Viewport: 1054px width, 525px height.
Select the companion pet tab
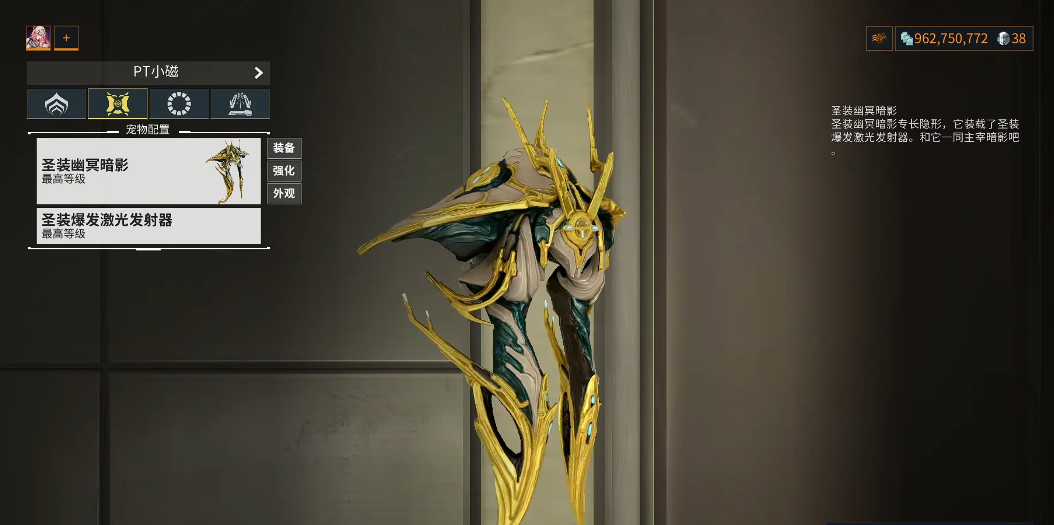coord(118,104)
